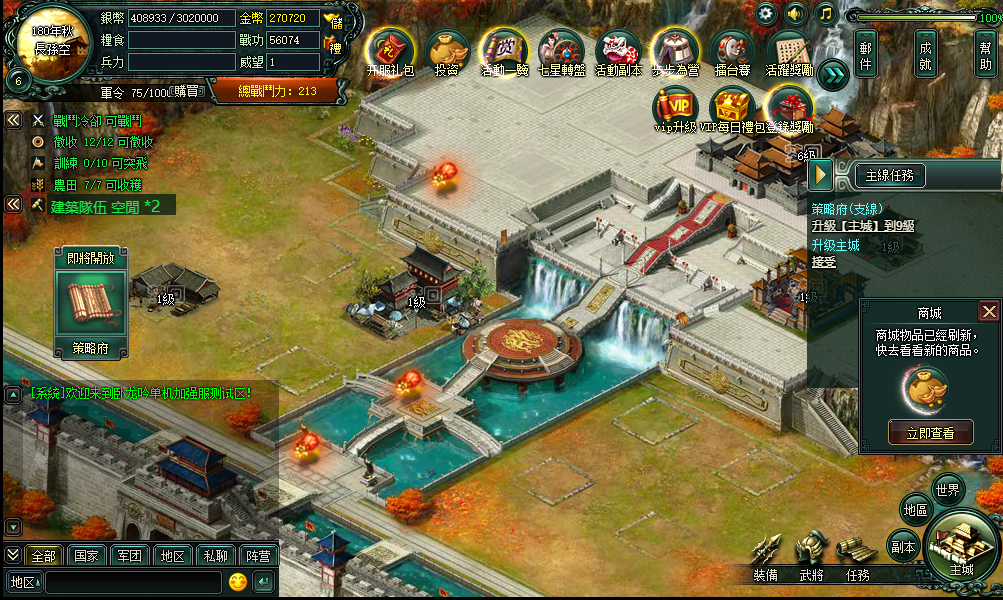
Task: Open the 幫助 help button
Action: (x=986, y=53)
